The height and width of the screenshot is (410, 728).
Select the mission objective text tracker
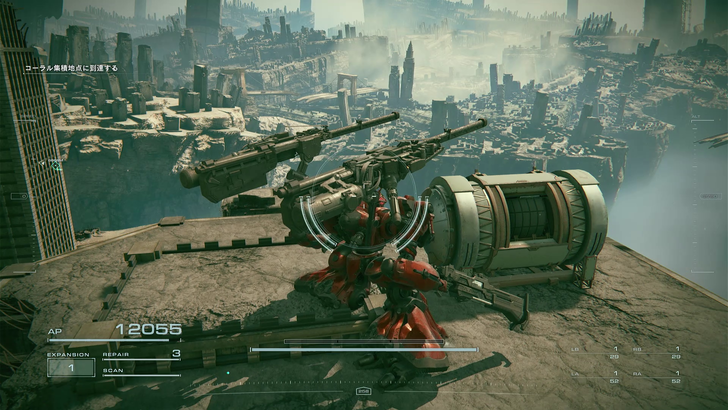(70, 68)
